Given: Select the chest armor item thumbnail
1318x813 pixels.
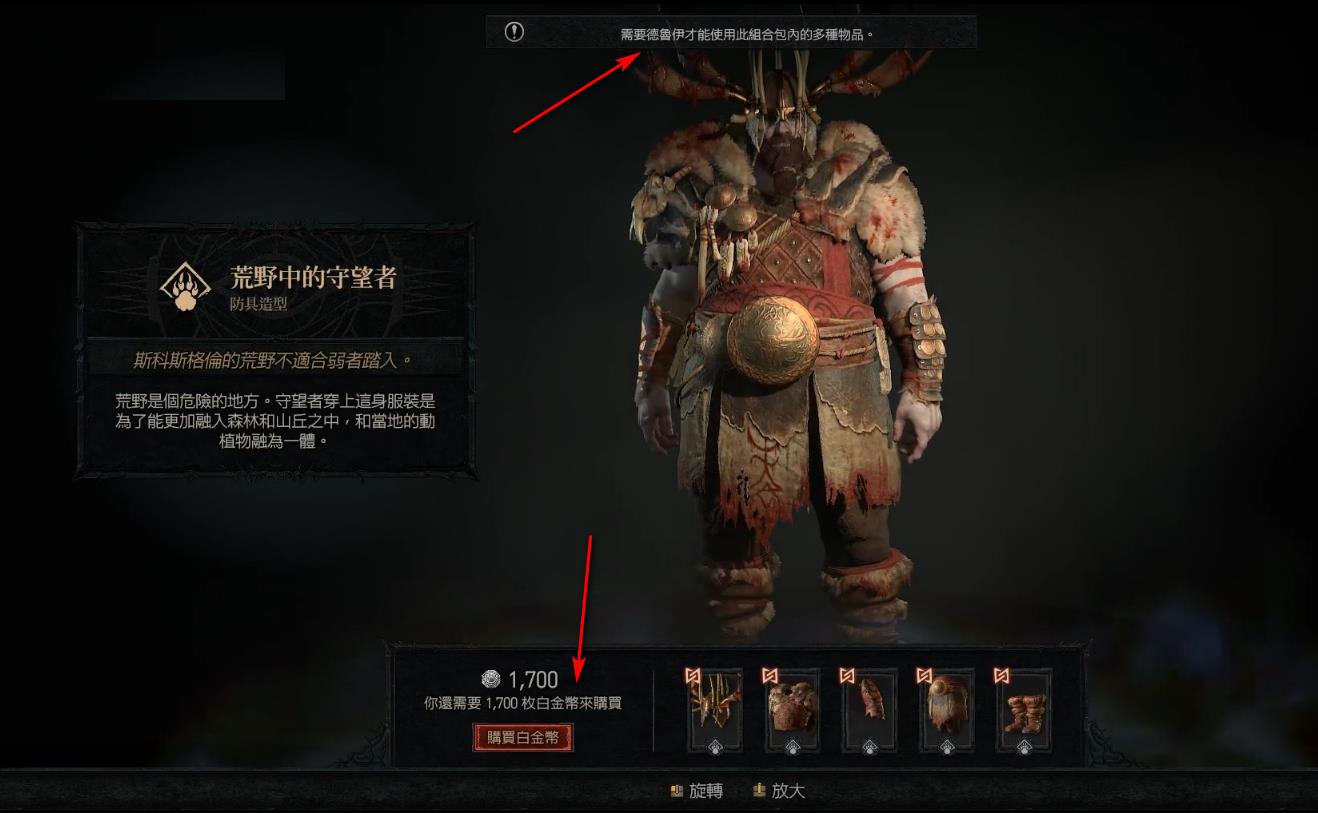Looking at the screenshot, I should 792,709.
